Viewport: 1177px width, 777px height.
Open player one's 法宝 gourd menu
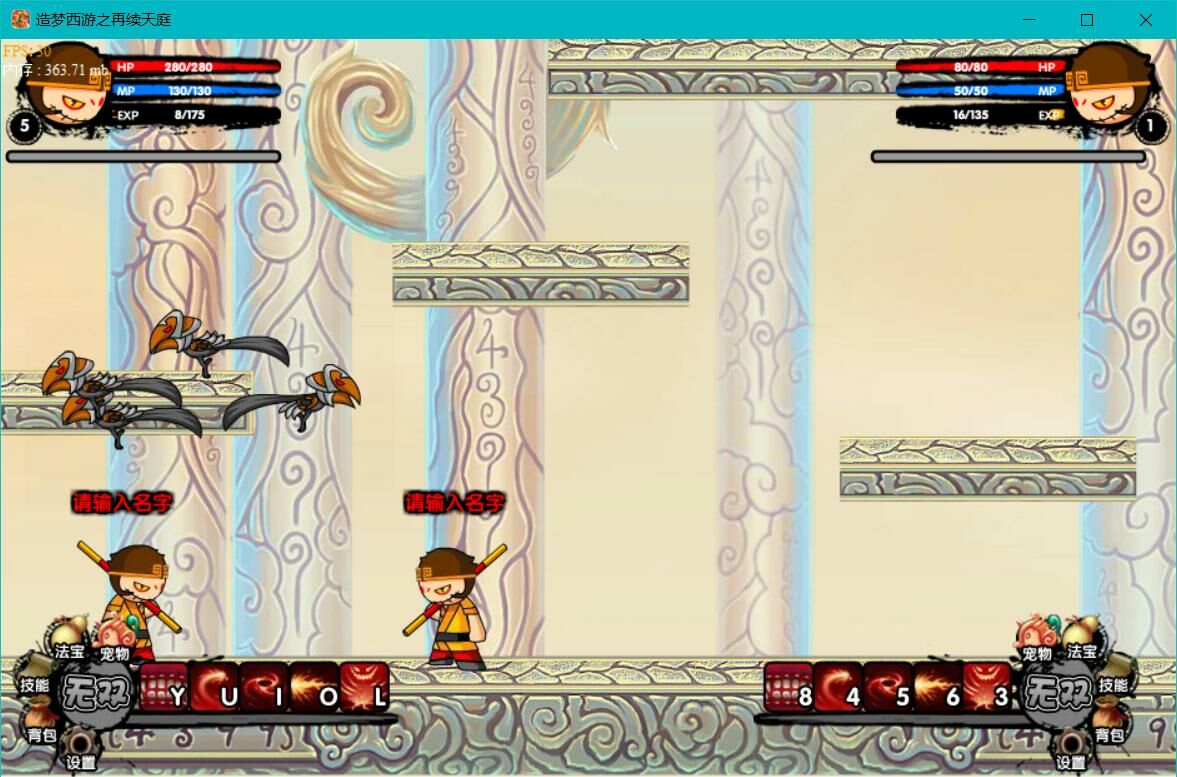68,637
